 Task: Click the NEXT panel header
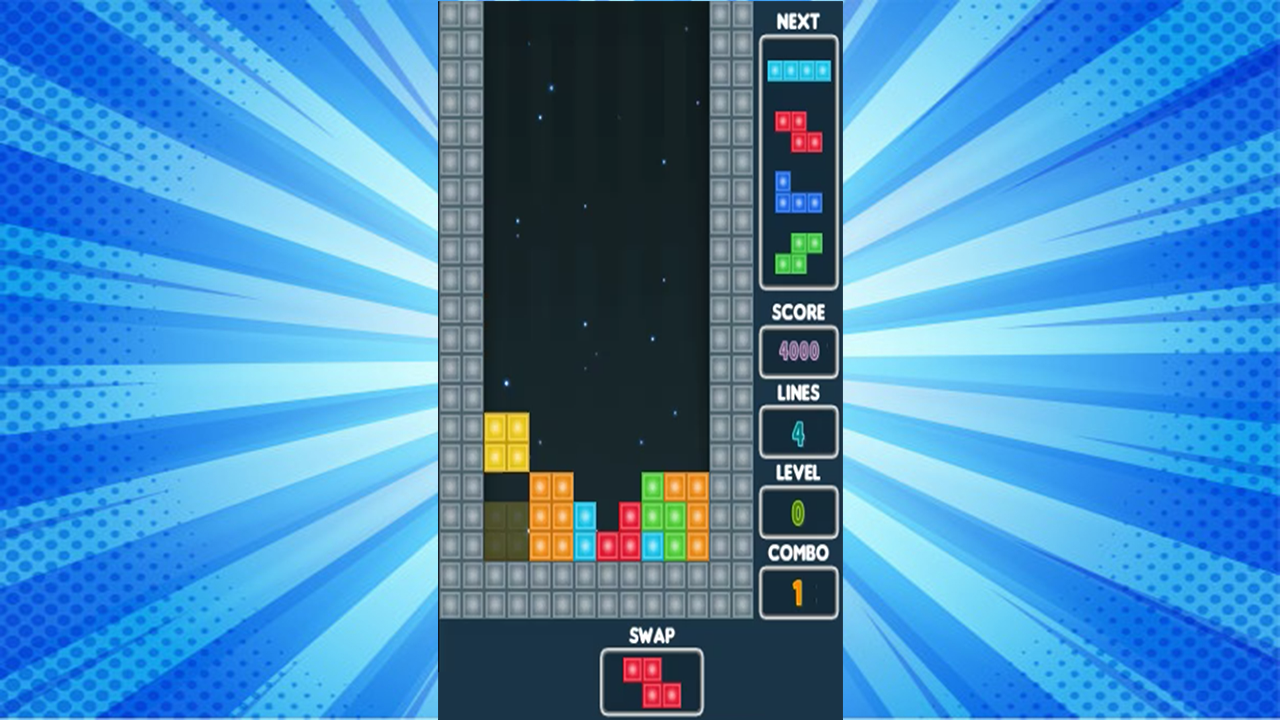coord(798,18)
